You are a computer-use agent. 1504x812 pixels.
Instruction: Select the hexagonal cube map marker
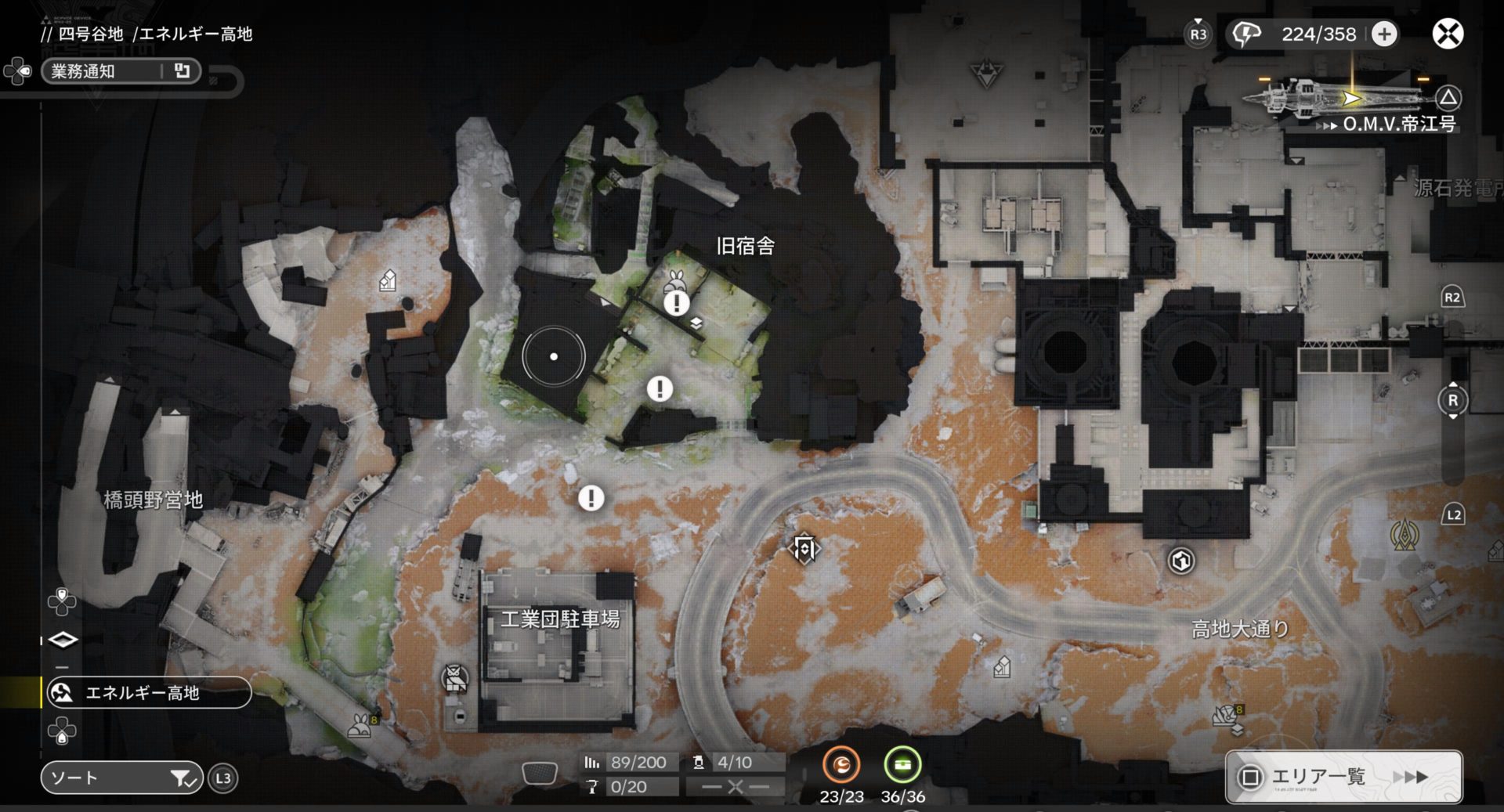point(1181,561)
